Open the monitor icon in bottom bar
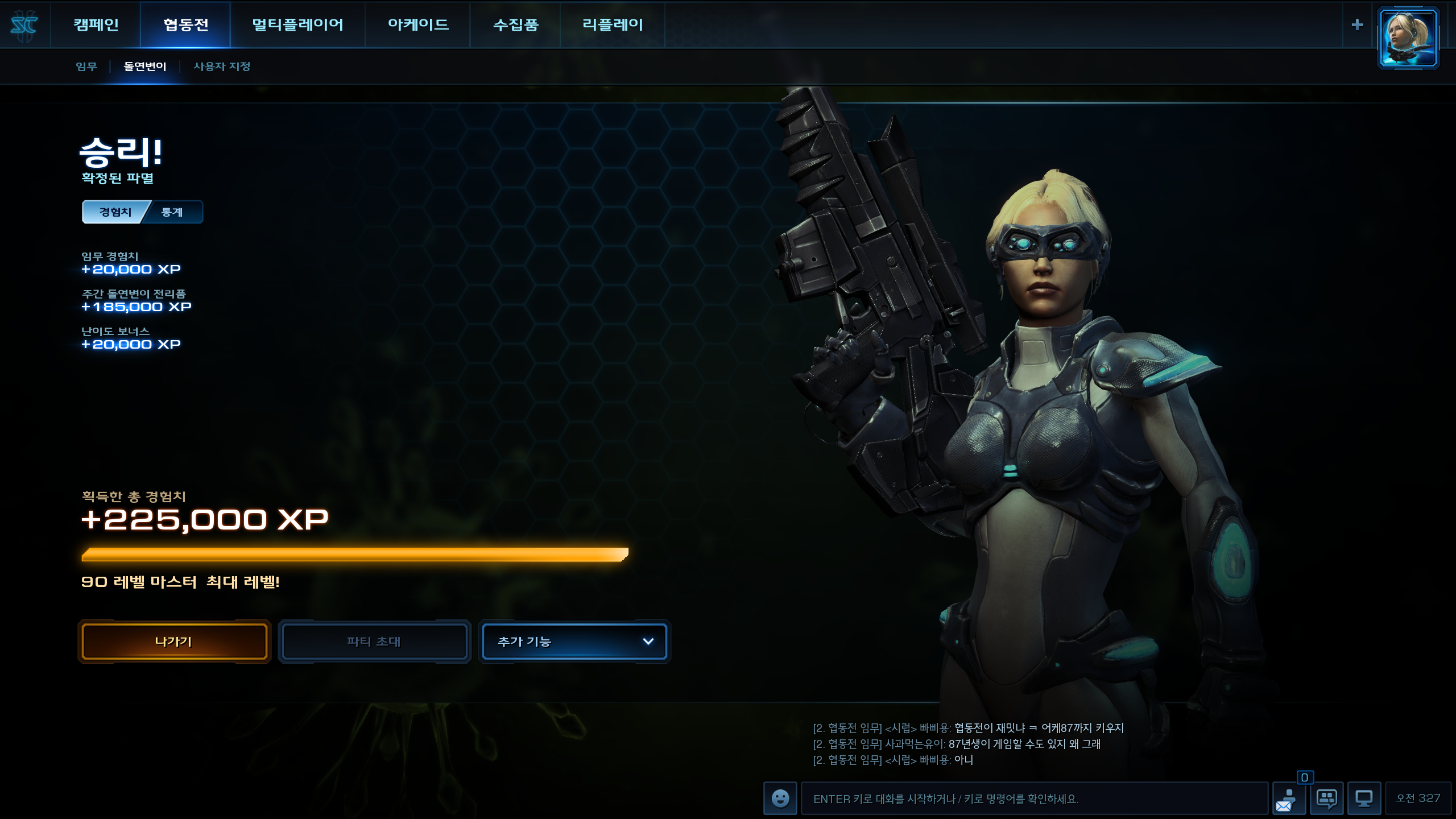 click(x=1364, y=799)
